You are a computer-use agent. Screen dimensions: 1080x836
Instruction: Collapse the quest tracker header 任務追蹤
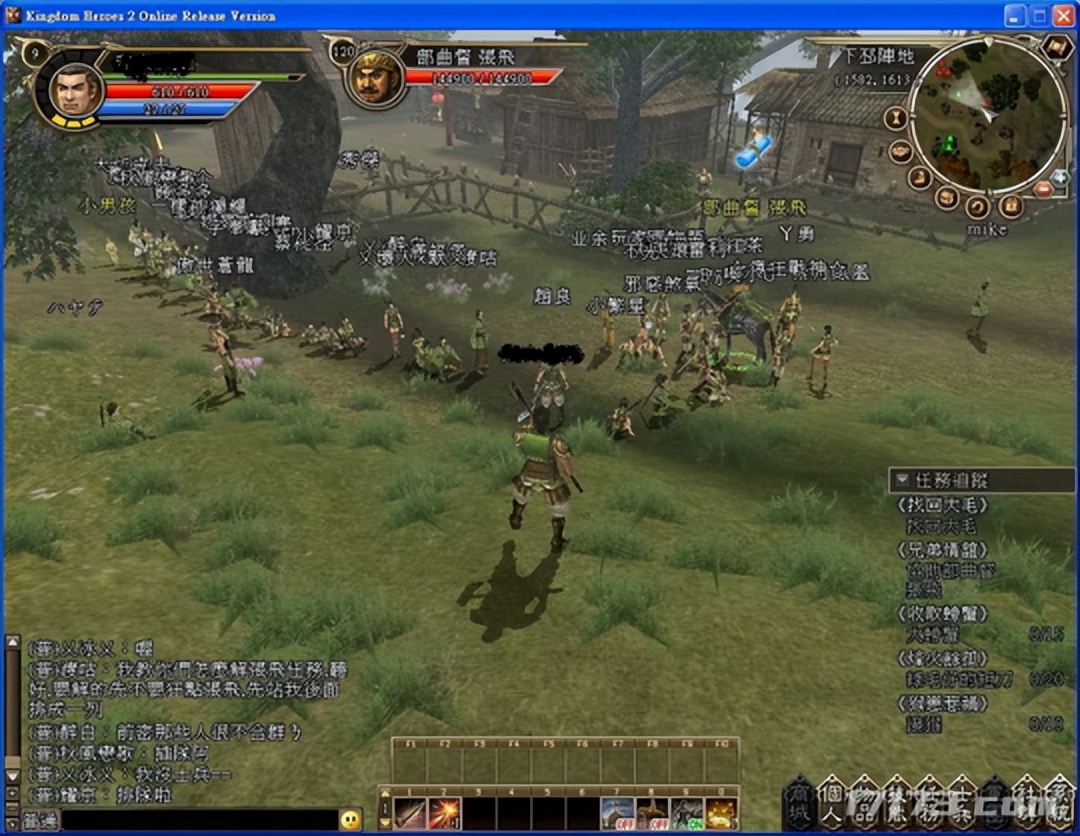pos(903,479)
